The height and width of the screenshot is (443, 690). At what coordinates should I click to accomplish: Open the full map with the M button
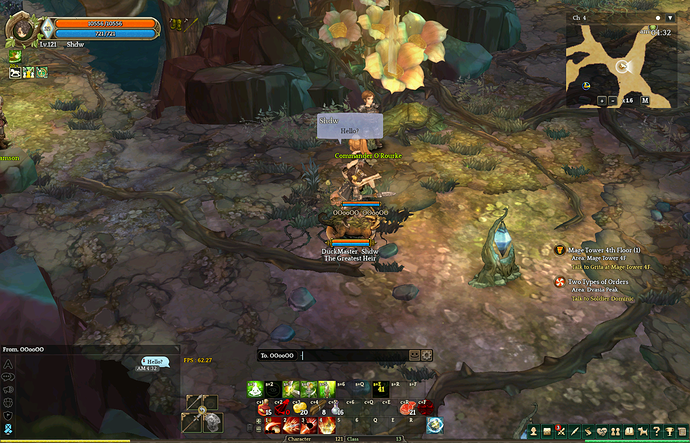coord(645,101)
